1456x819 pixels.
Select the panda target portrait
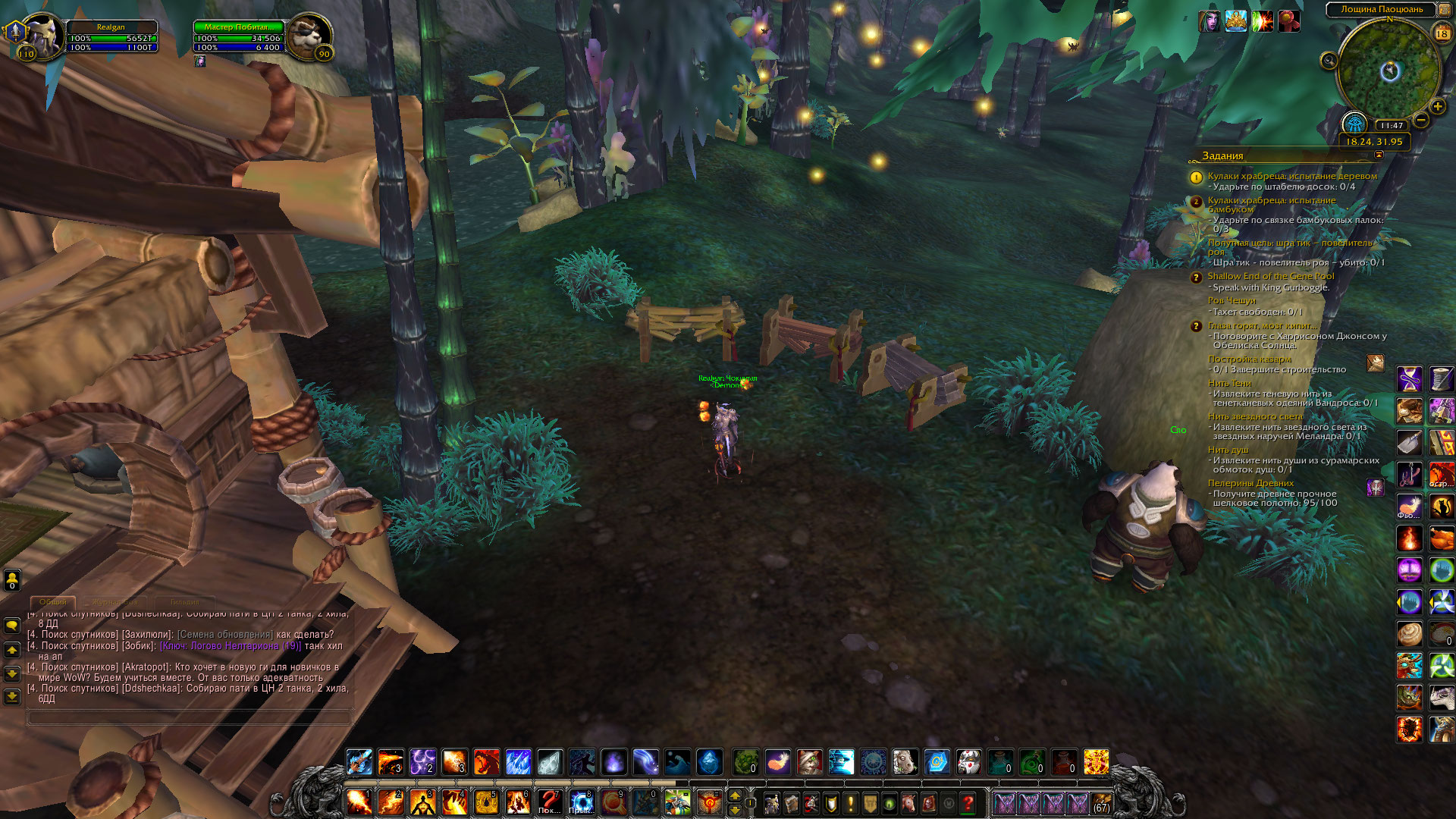pos(309,36)
